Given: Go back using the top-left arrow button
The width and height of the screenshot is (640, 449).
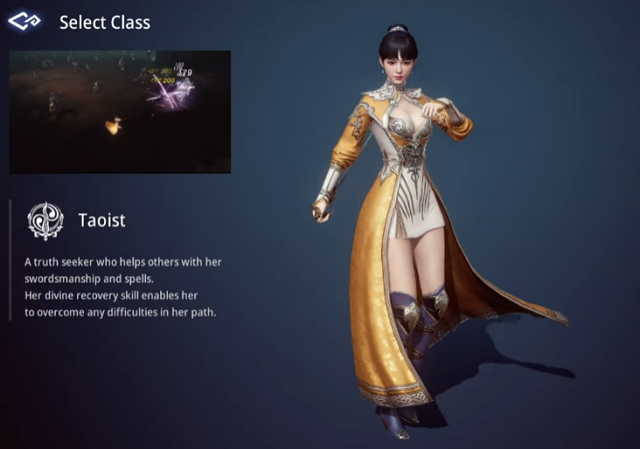Looking at the screenshot, I should (x=24, y=20).
